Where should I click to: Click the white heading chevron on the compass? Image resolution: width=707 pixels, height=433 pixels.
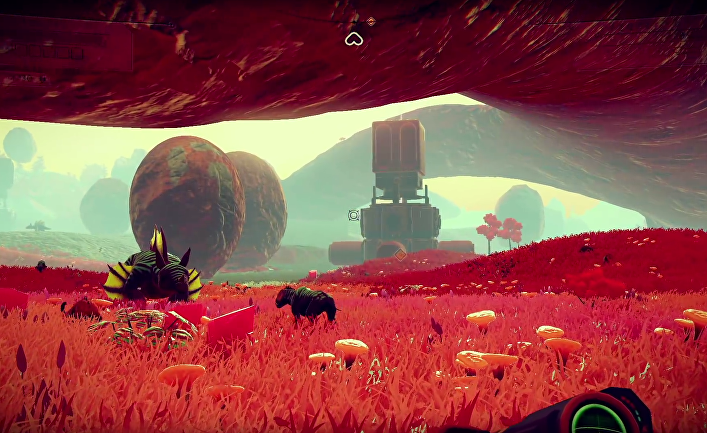pos(353,39)
